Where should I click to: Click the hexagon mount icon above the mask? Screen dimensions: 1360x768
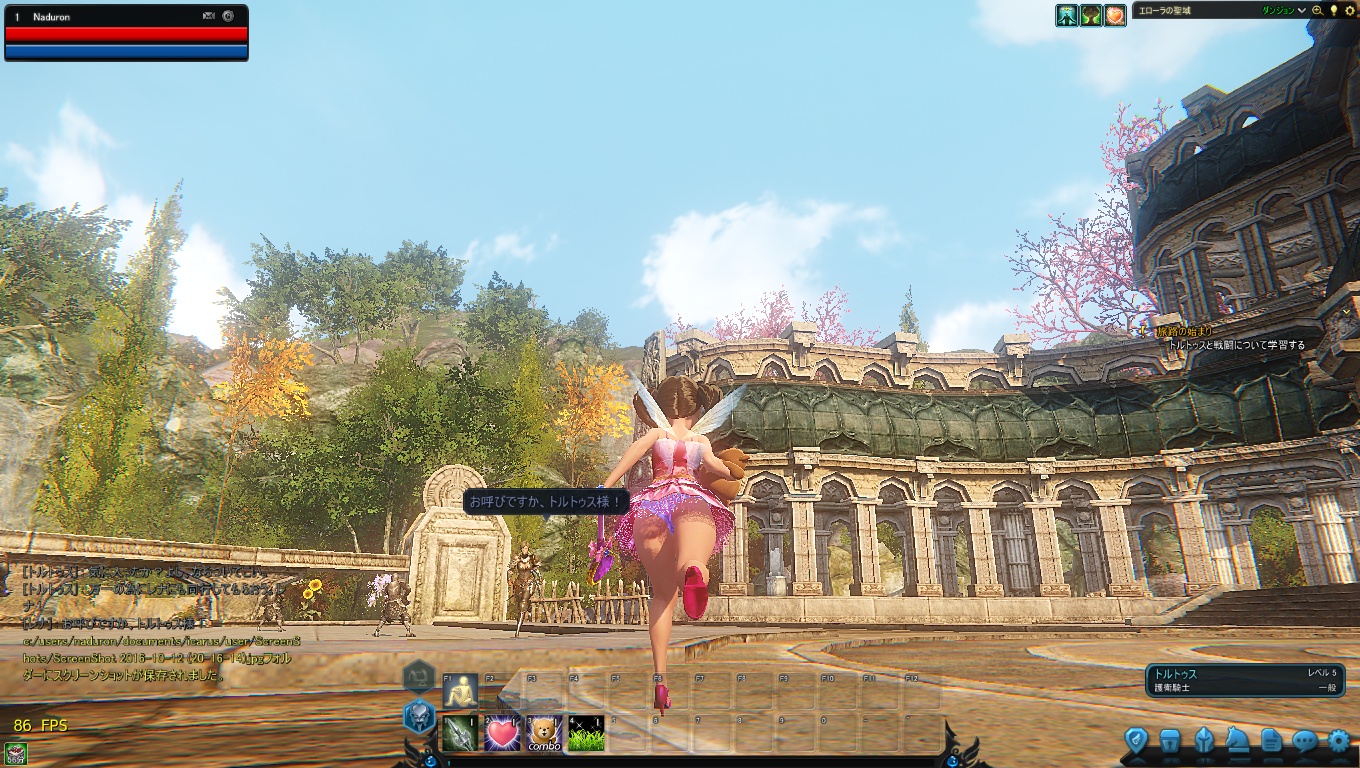tap(418, 677)
